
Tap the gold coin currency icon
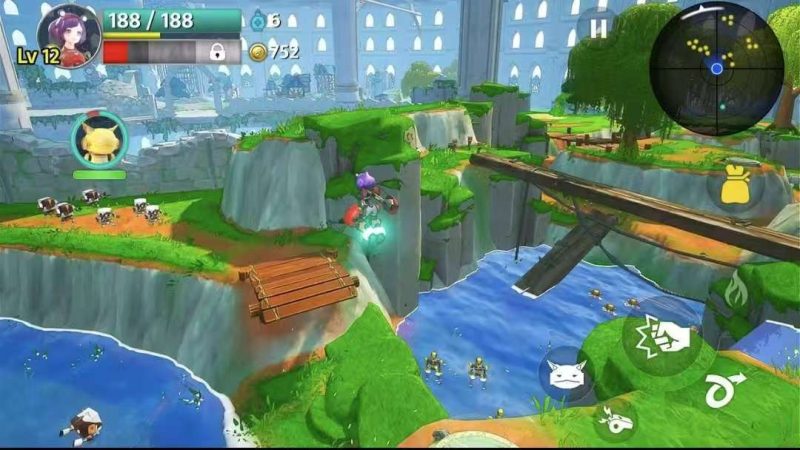258,52
